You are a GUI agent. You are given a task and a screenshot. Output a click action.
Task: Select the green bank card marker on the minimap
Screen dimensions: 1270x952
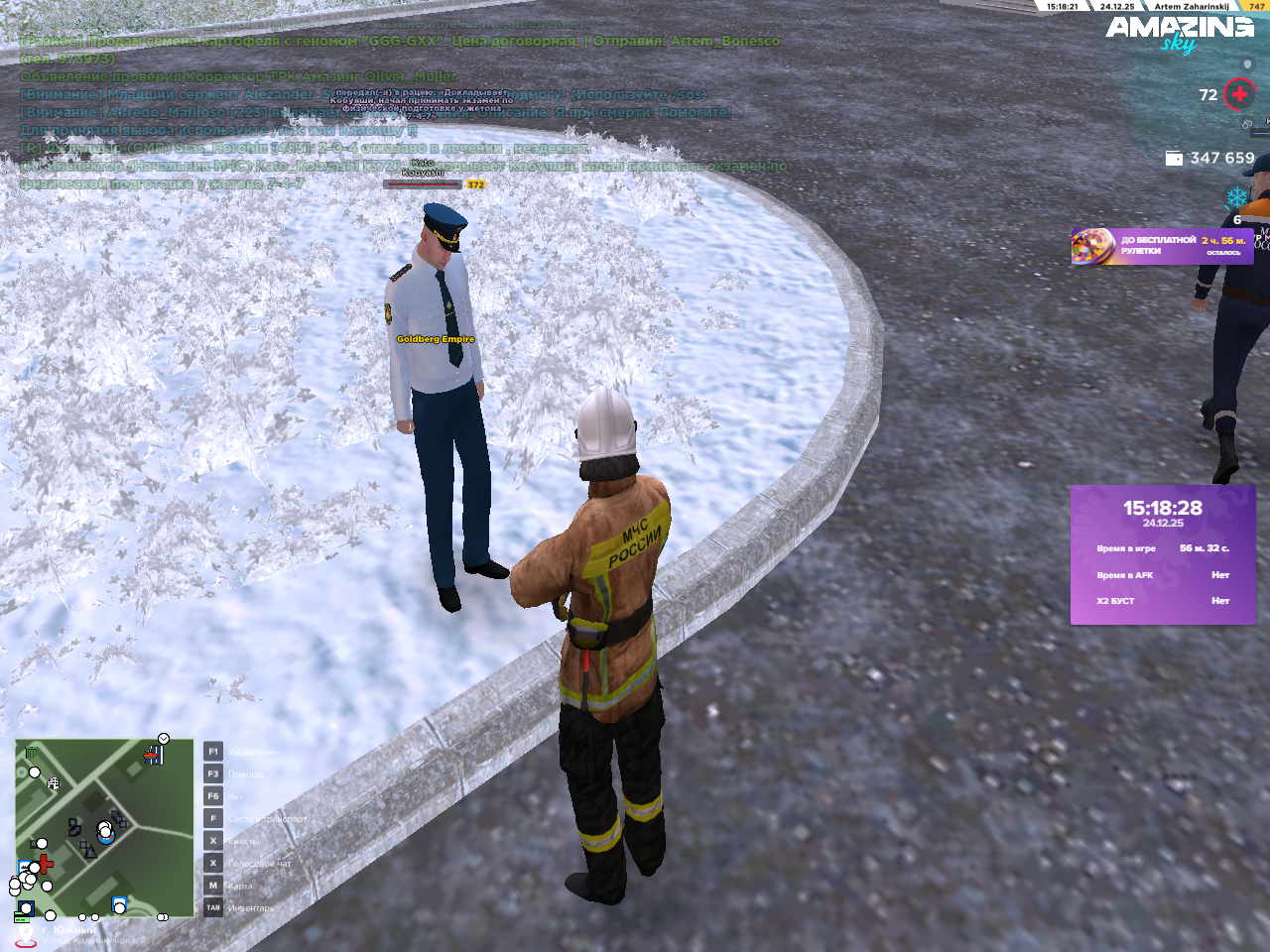[21, 916]
